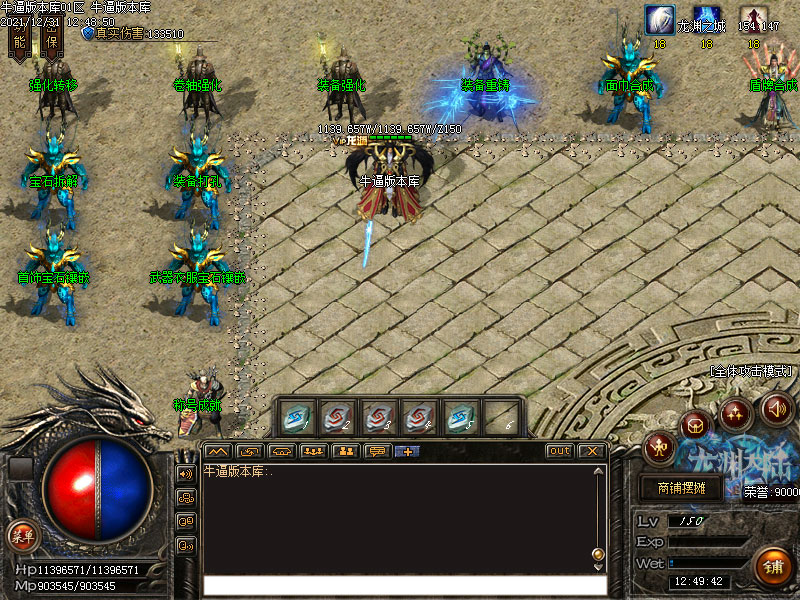Screen dimensions: 800x600
Task: Open the 商铺摆摊 stall shop
Action: pyautogui.click(x=681, y=489)
